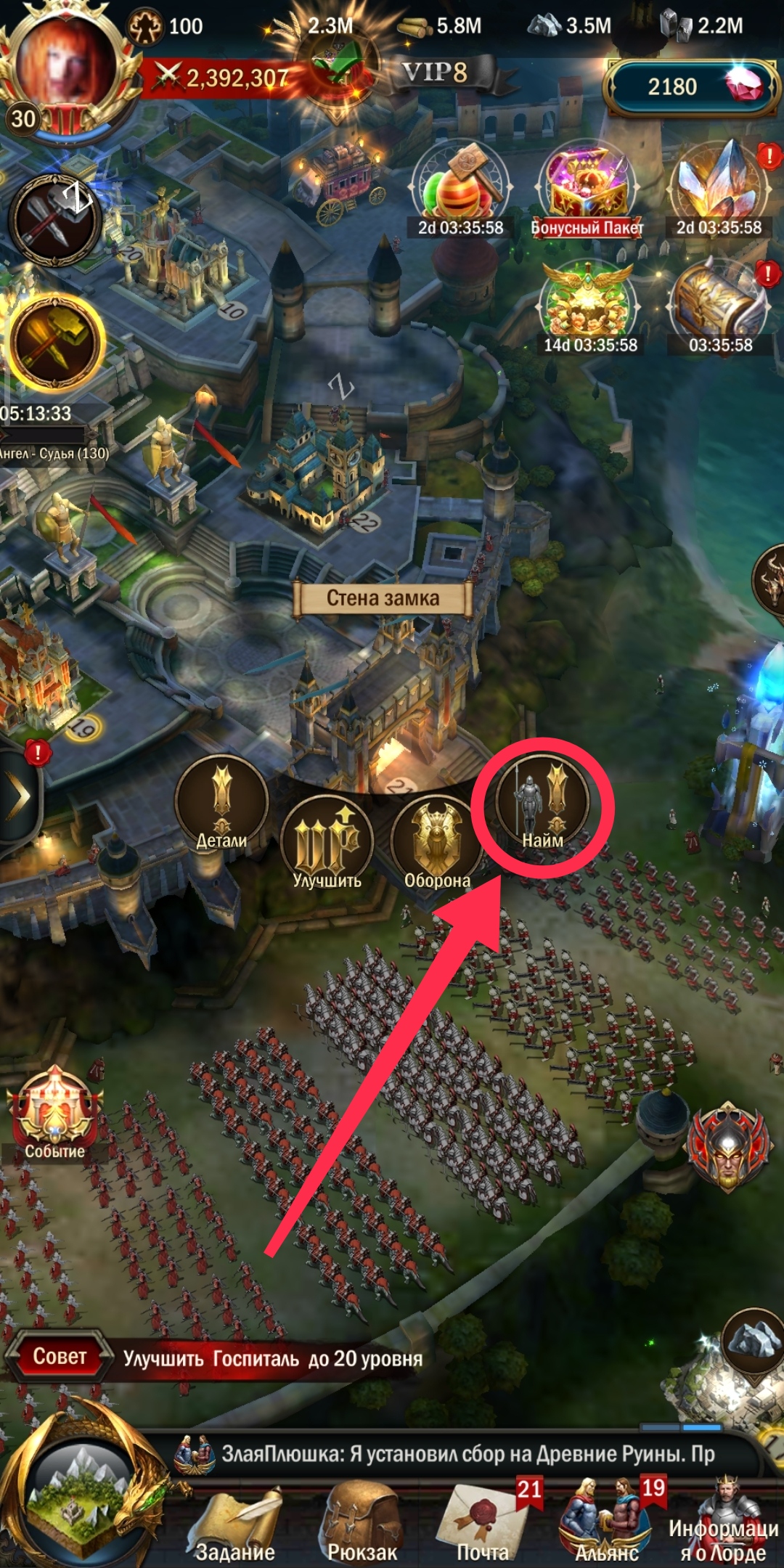The image size is (784, 1568).
Task: Open the gem shop with 2180 gems
Action: pyautogui.click(x=690, y=87)
